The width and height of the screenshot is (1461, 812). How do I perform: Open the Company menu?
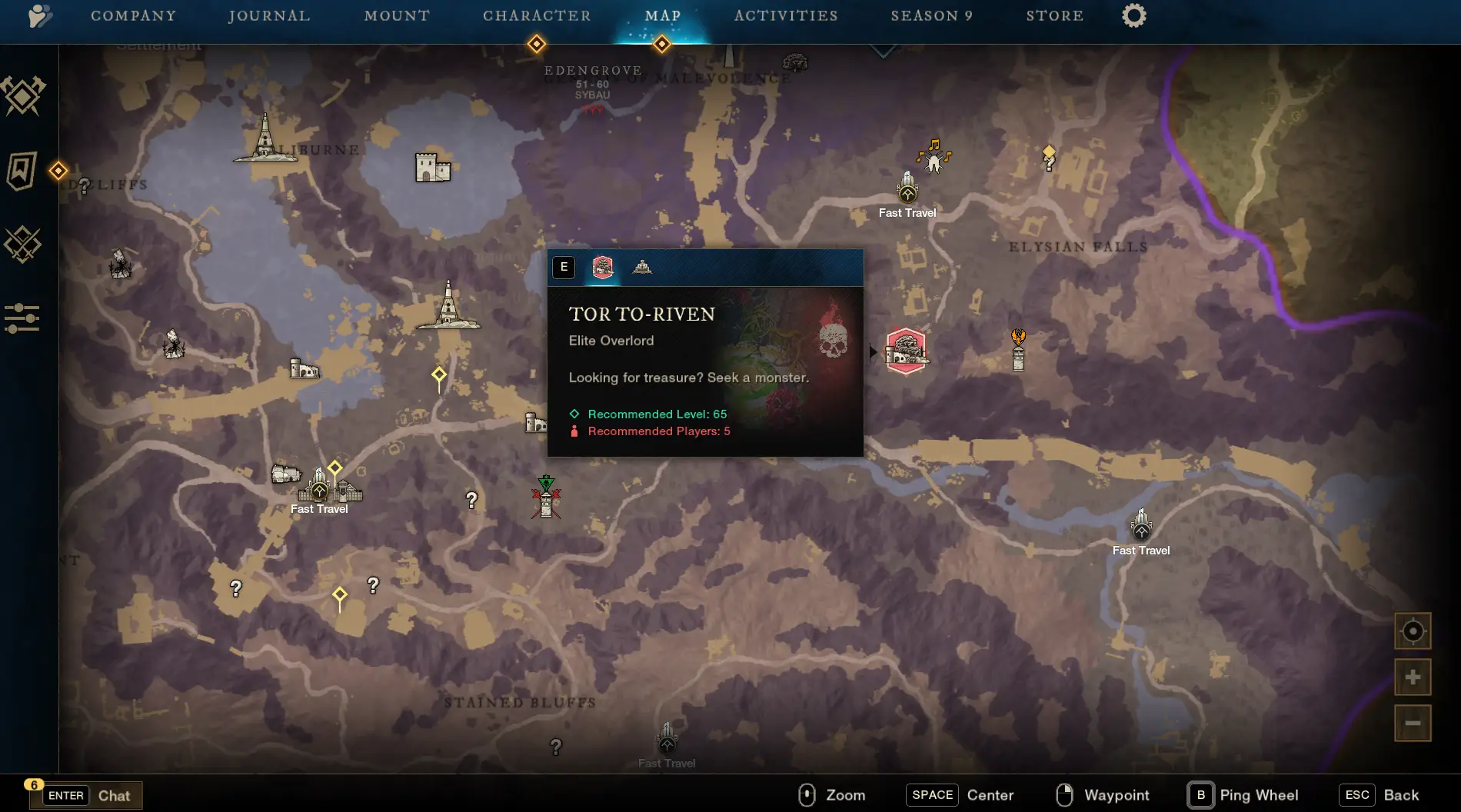[133, 16]
